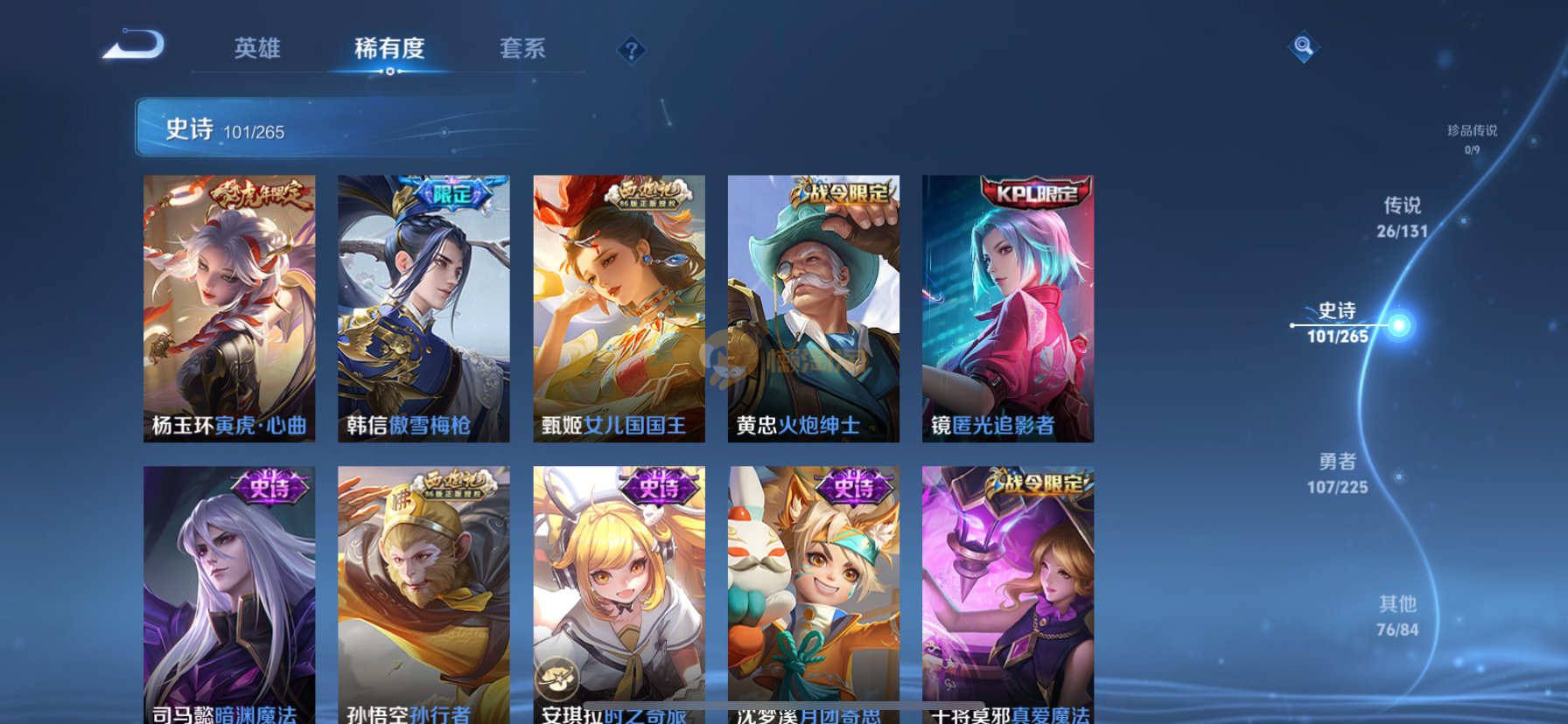Open the magnifier search icon
1568x724 pixels.
point(1303,46)
